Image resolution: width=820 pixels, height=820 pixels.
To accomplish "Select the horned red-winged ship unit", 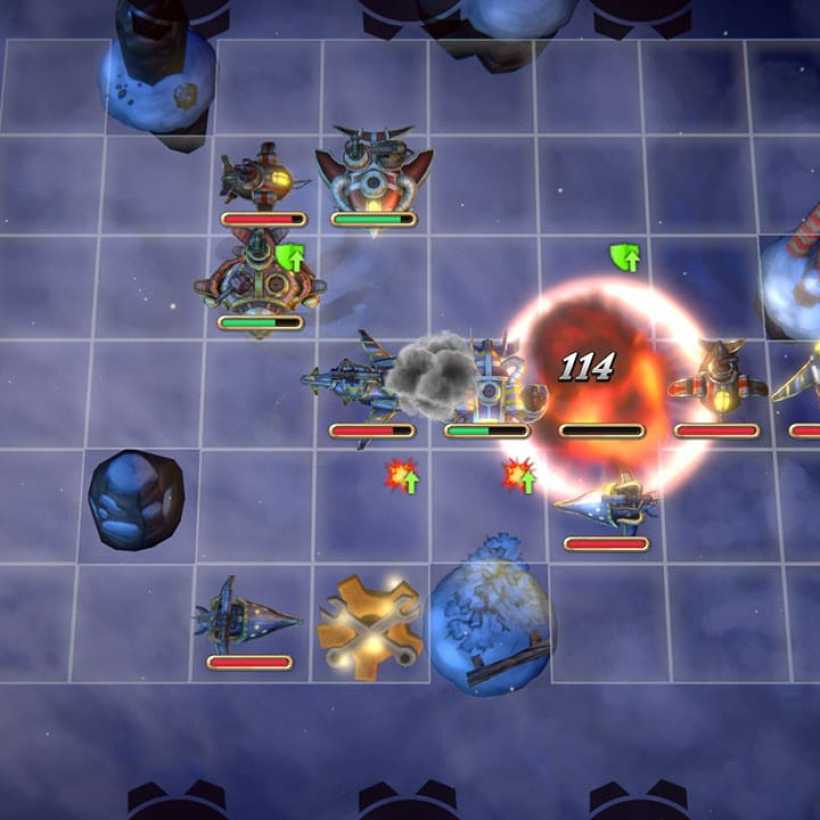I will pyautogui.click(x=373, y=170).
